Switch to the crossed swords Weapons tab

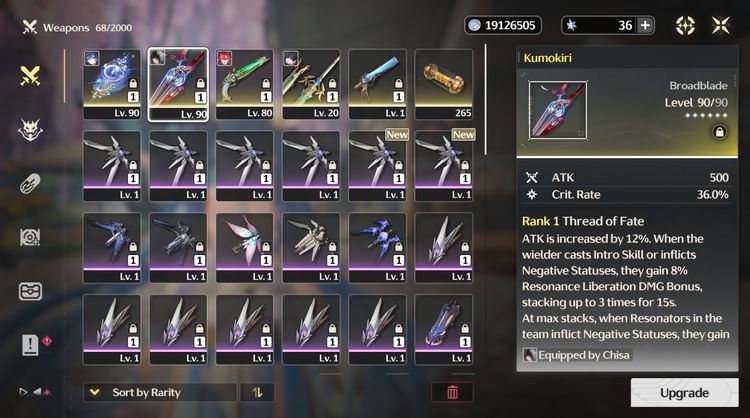(x=31, y=75)
